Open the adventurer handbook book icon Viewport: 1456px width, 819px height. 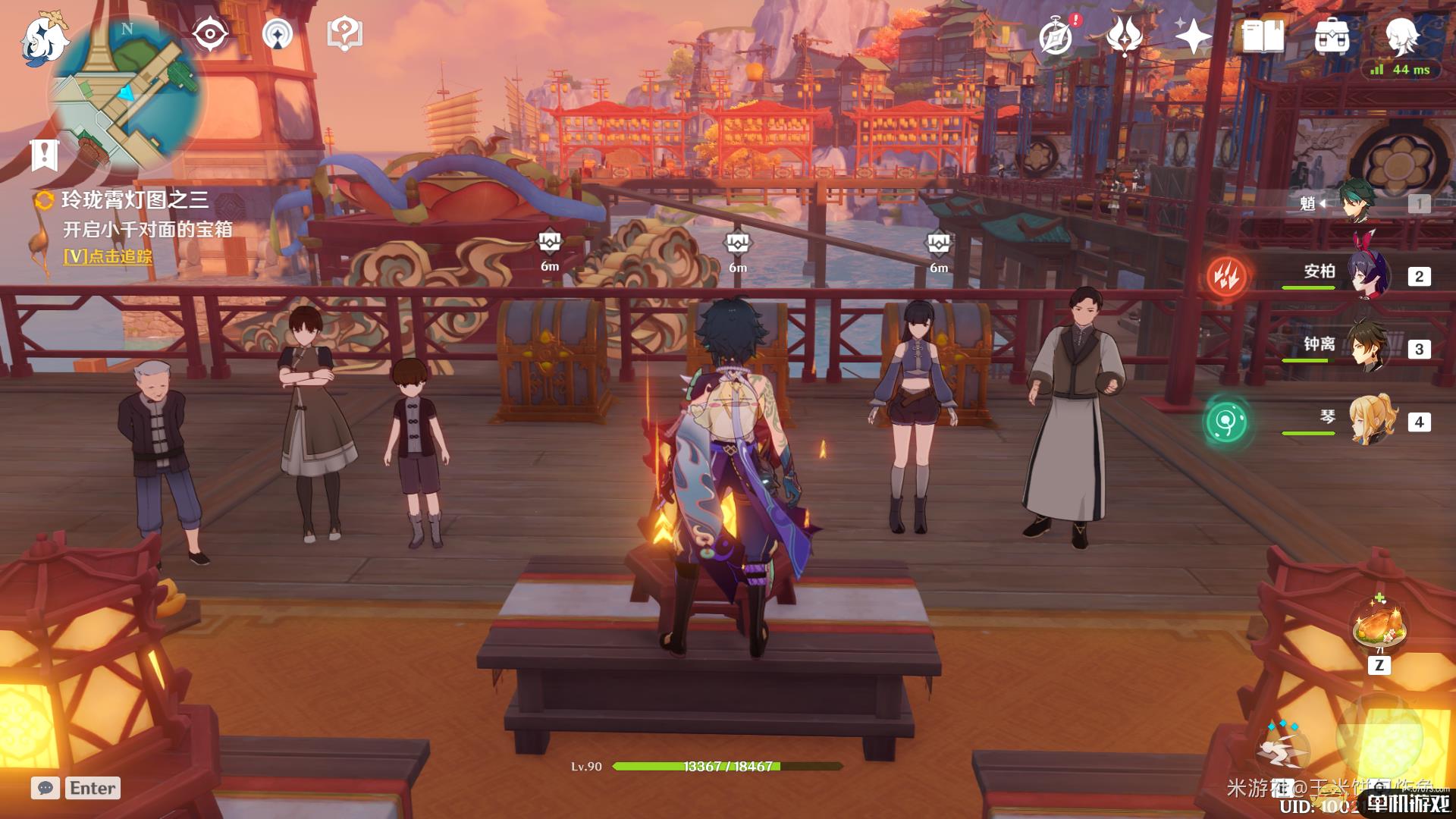1263,36
